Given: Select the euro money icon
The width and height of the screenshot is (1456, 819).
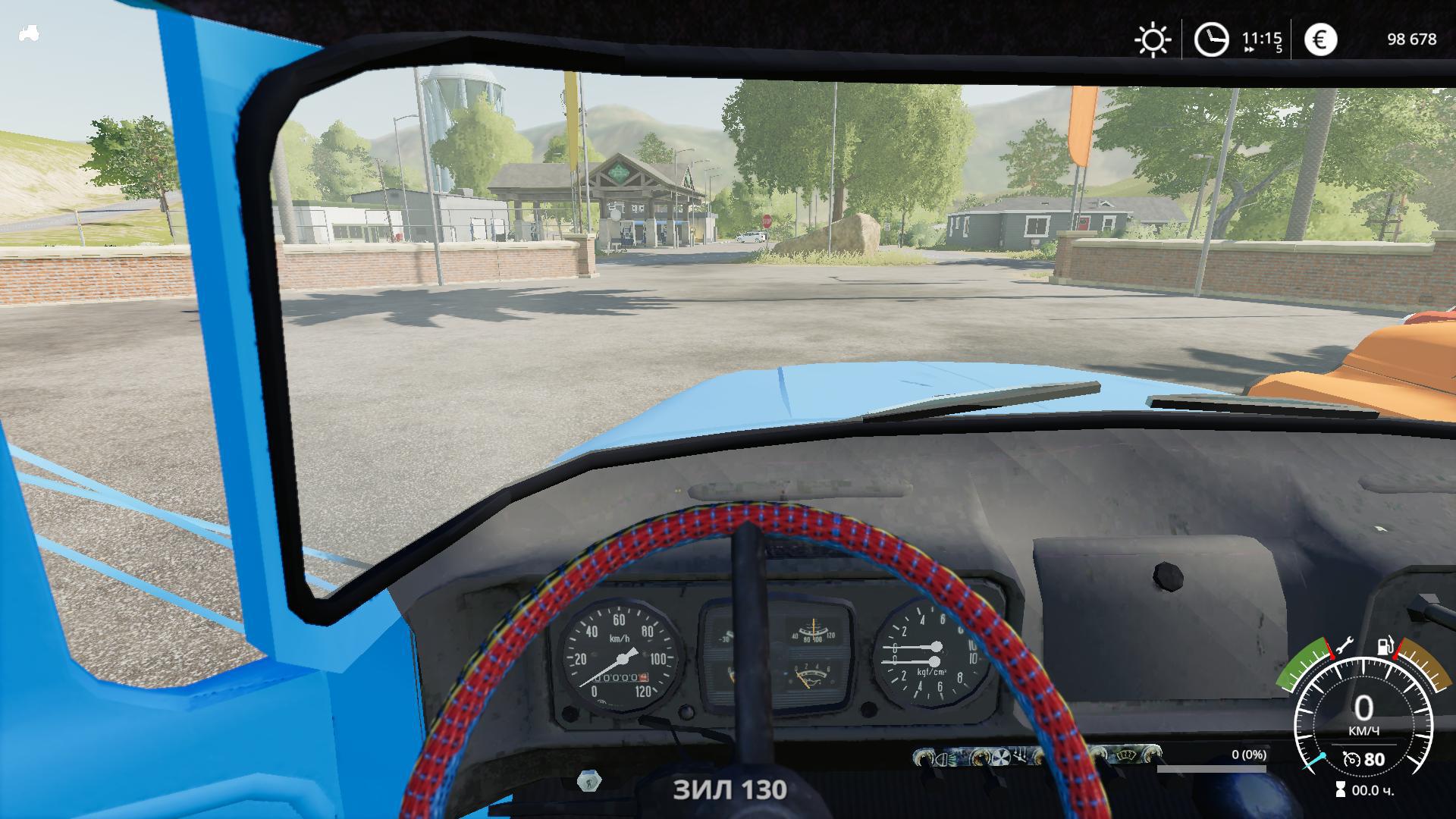Looking at the screenshot, I should pos(1320,39).
